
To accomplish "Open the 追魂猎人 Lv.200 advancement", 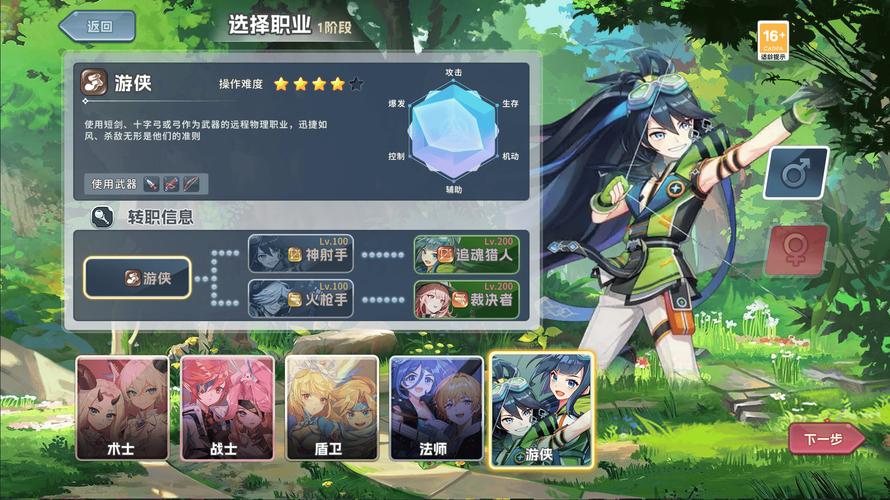I will (x=467, y=254).
